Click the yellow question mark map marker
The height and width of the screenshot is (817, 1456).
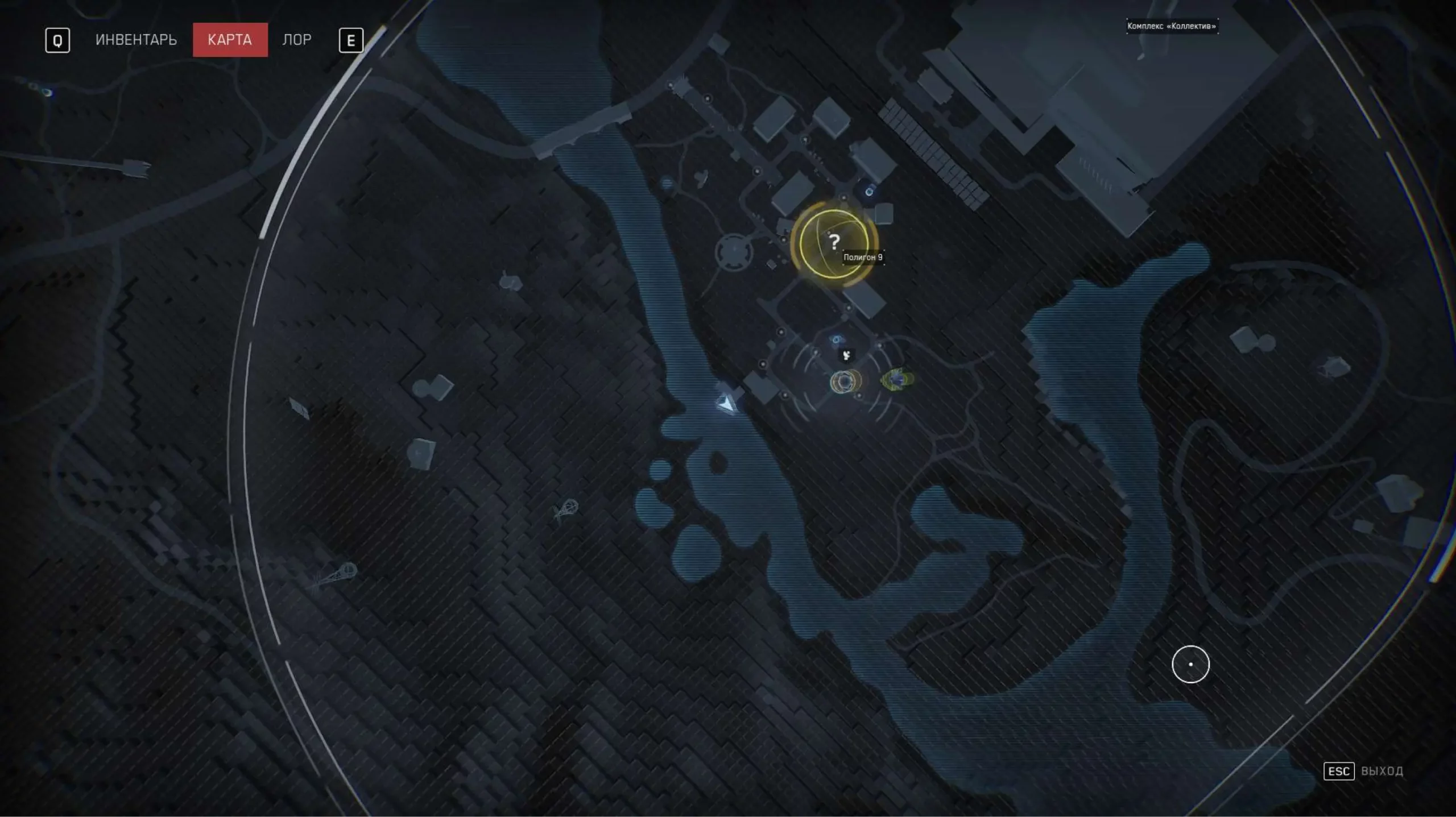pyautogui.click(x=834, y=243)
